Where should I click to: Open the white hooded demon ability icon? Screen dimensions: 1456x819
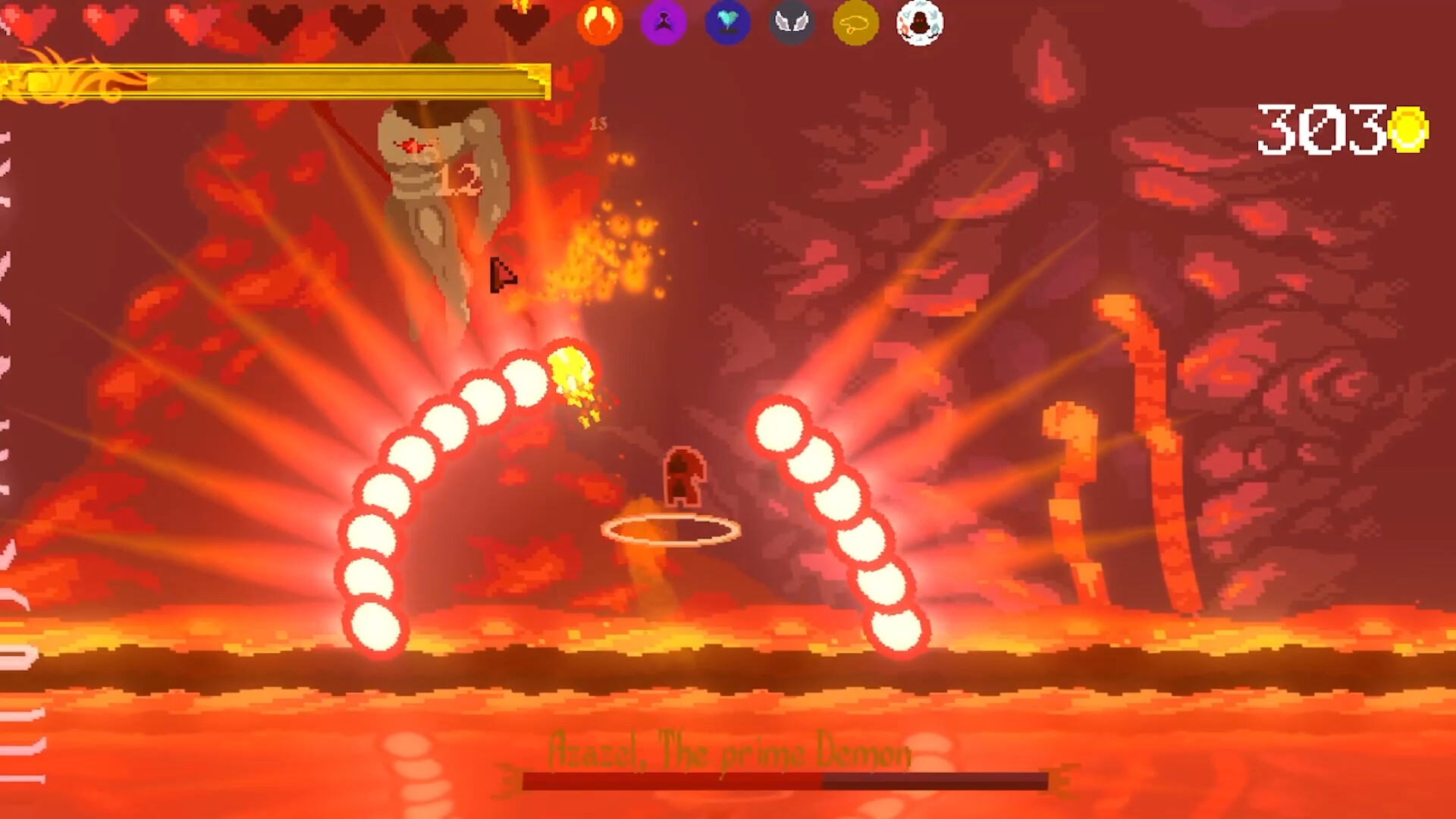(x=919, y=24)
